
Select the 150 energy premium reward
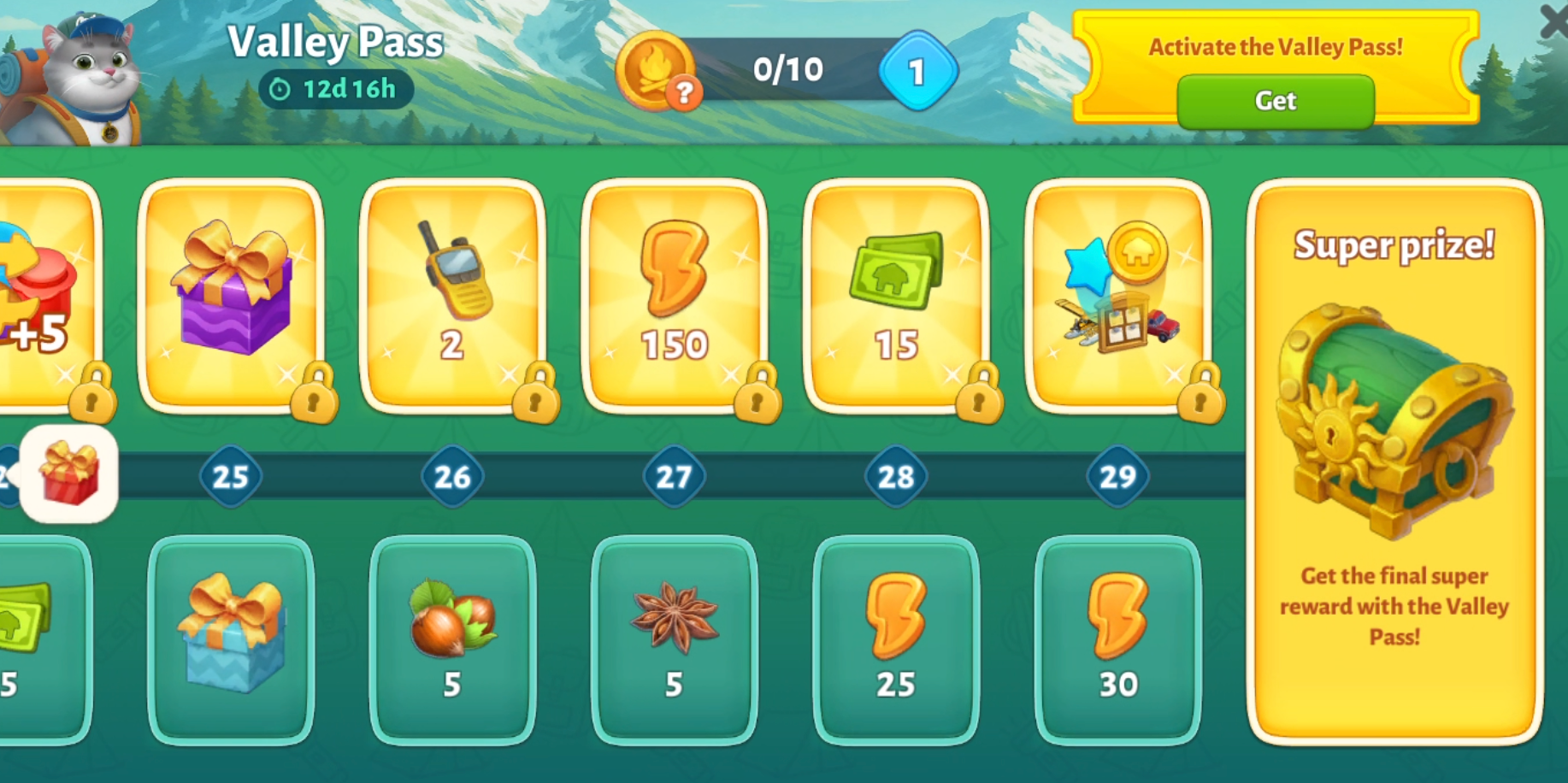pyautogui.click(x=674, y=295)
